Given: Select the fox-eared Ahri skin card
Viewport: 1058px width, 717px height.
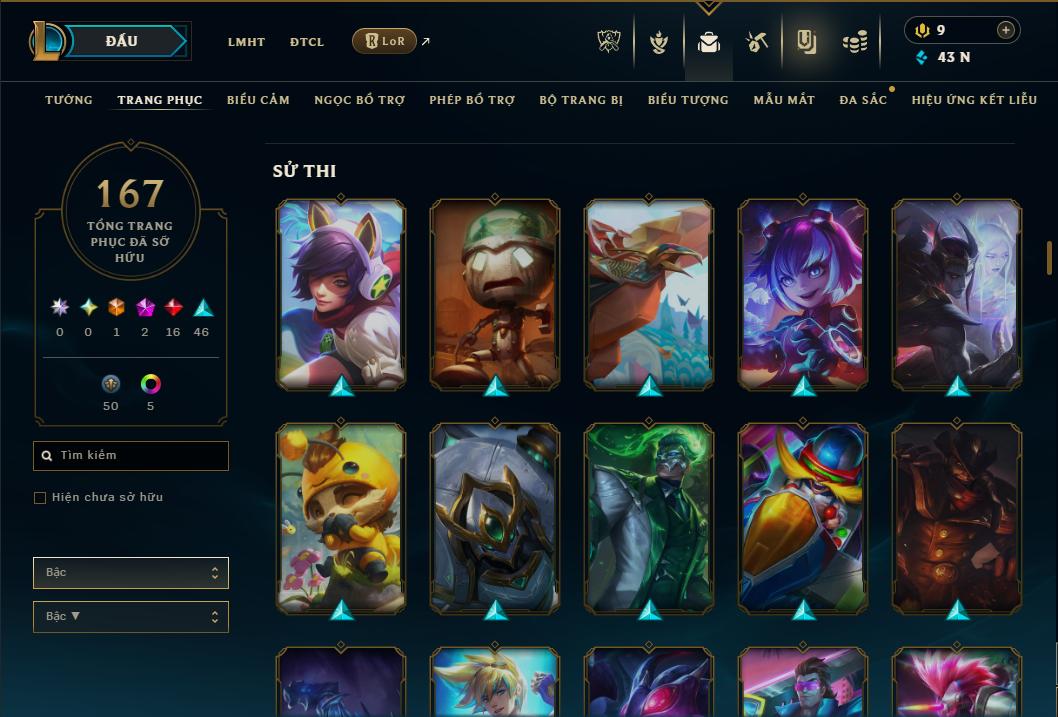Looking at the screenshot, I should 341,294.
